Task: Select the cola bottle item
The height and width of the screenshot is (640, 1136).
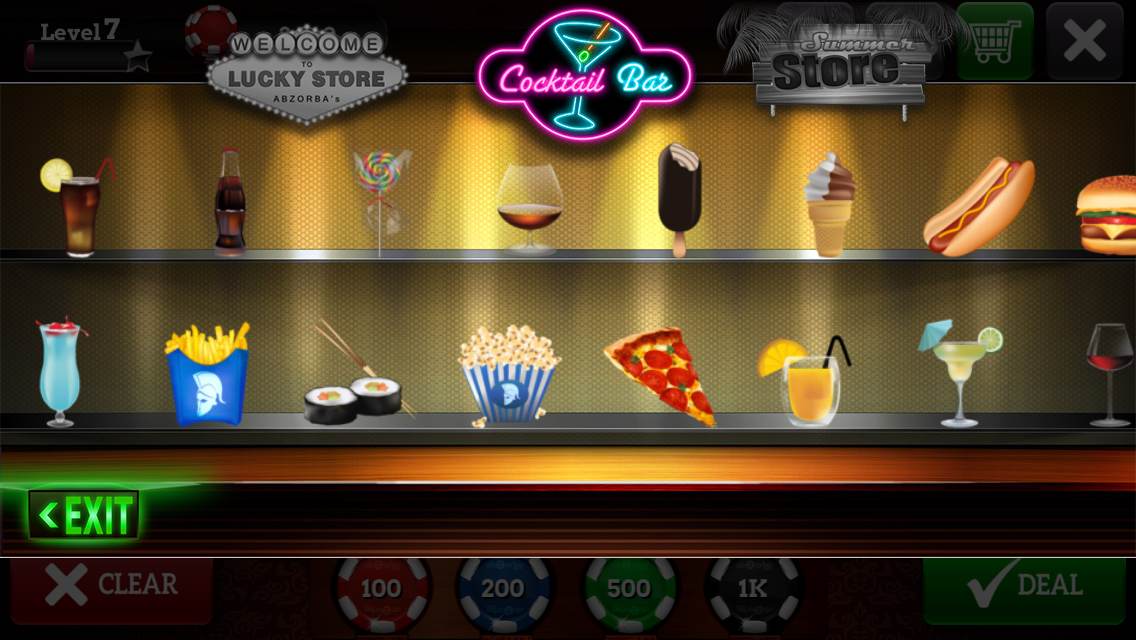Action: click(x=230, y=204)
